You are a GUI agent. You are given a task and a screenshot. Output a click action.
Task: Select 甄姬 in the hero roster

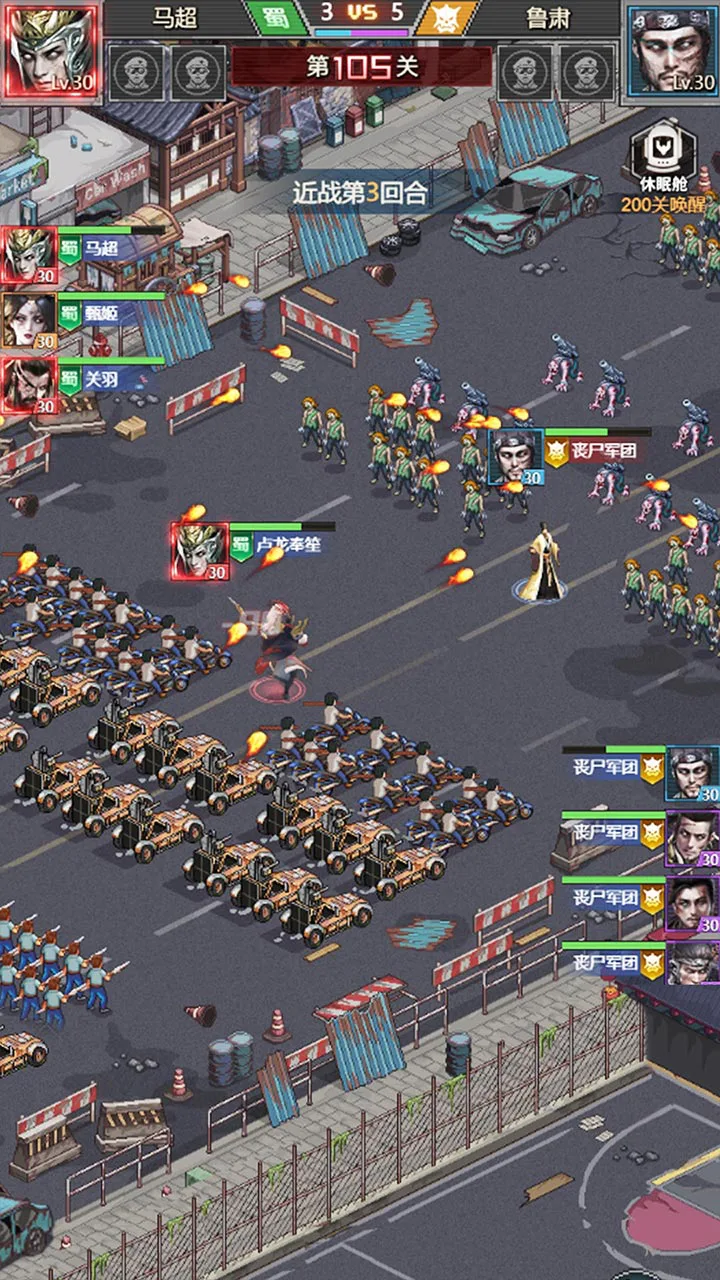tap(29, 320)
